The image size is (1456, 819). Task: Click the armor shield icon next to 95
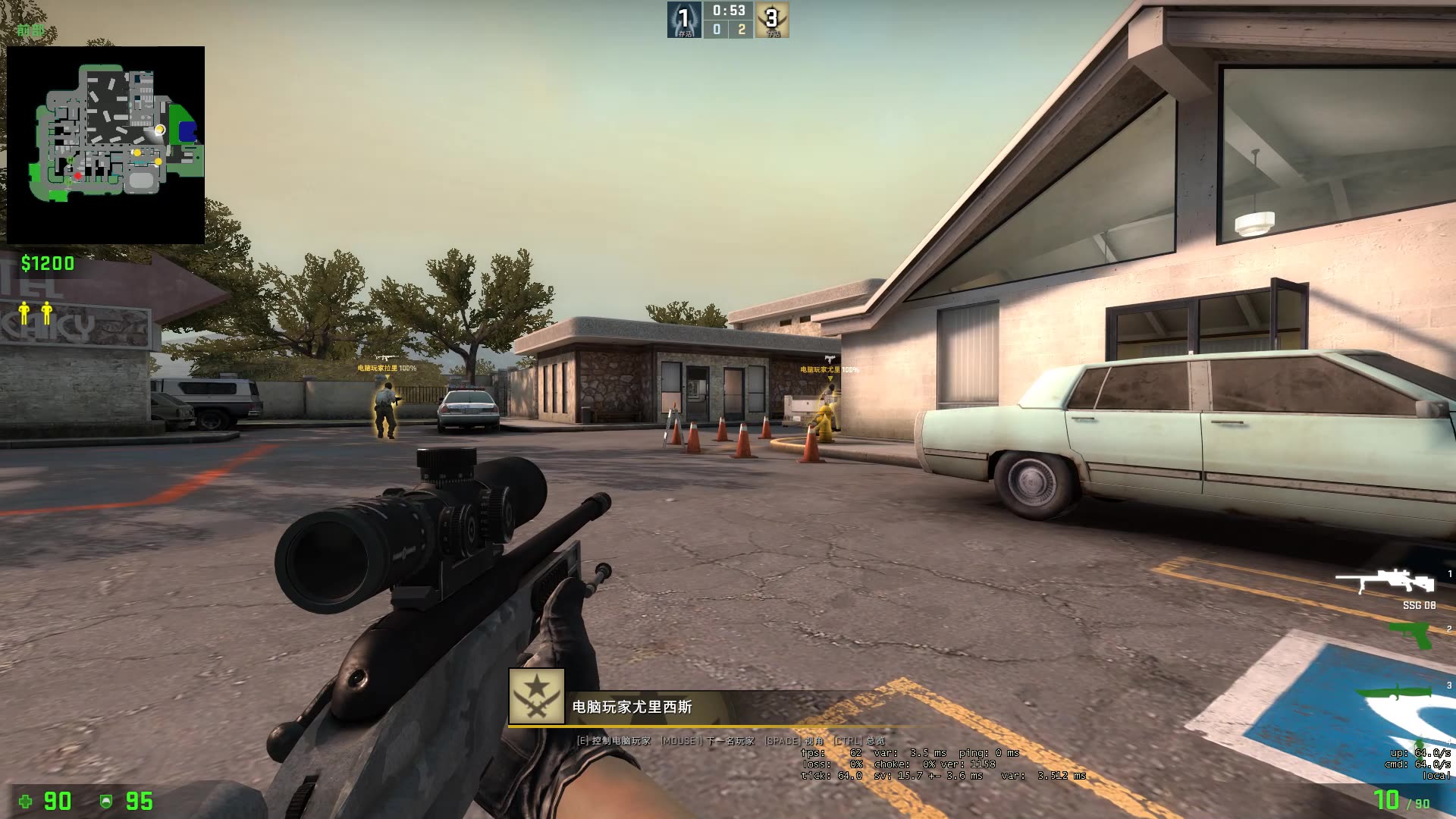tap(106, 802)
